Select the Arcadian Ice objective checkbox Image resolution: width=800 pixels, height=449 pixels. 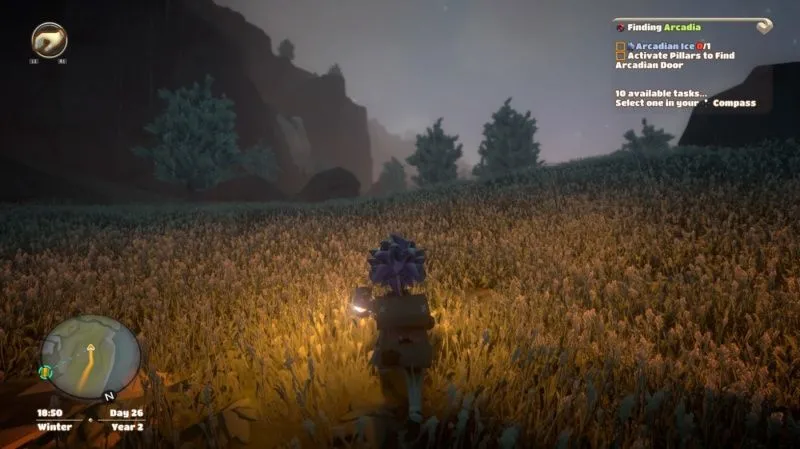[x=620, y=45]
